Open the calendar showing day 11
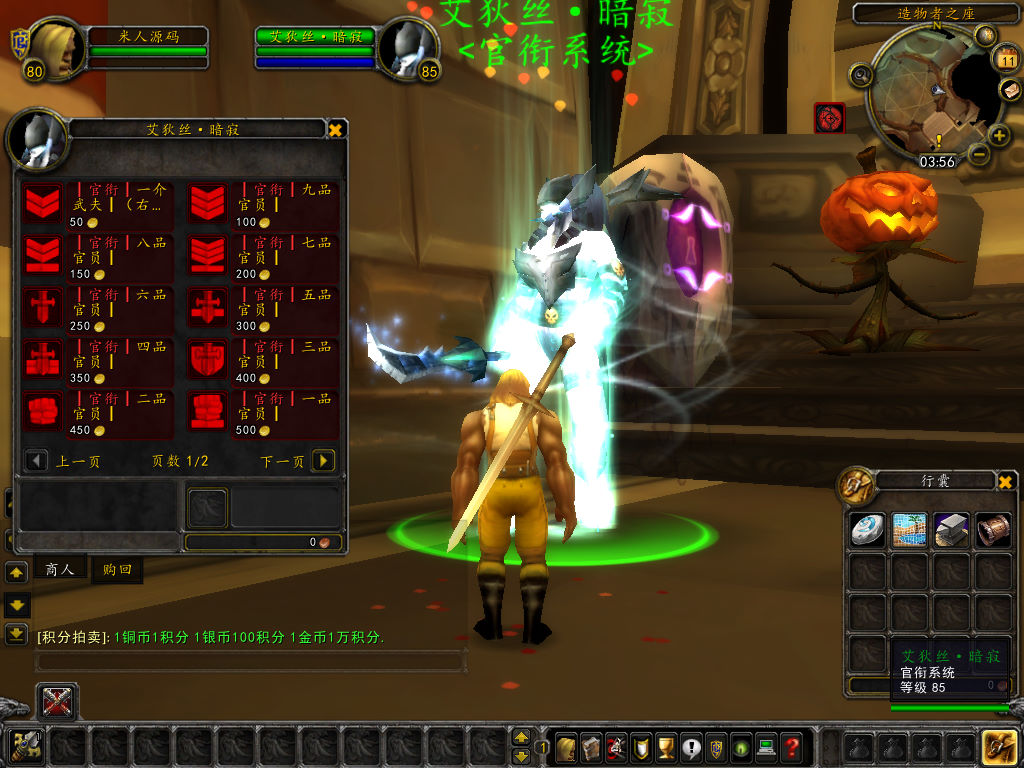Image resolution: width=1024 pixels, height=768 pixels. [x=1006, y=60]
